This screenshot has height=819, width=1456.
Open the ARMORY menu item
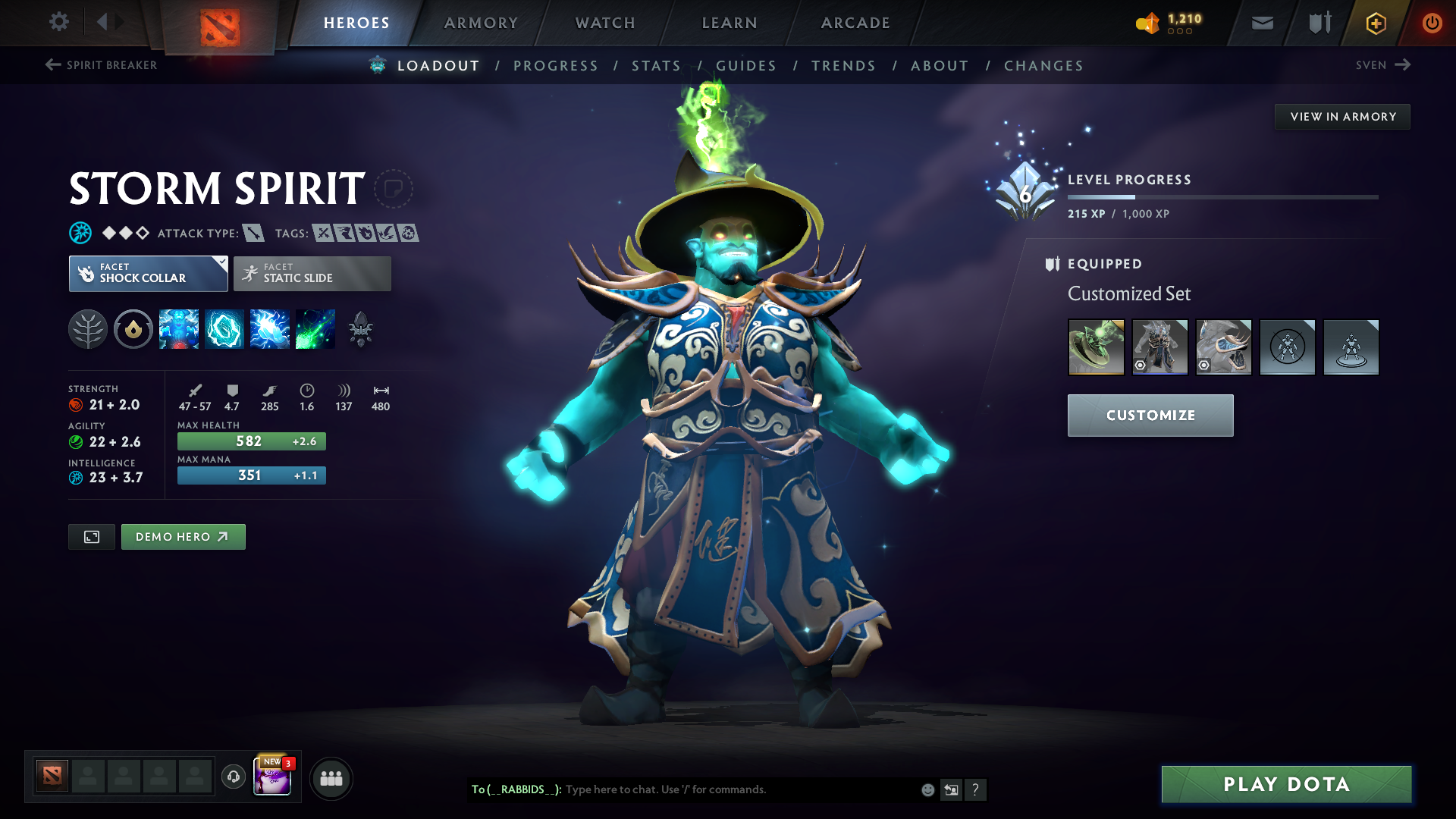click(481, 23)
